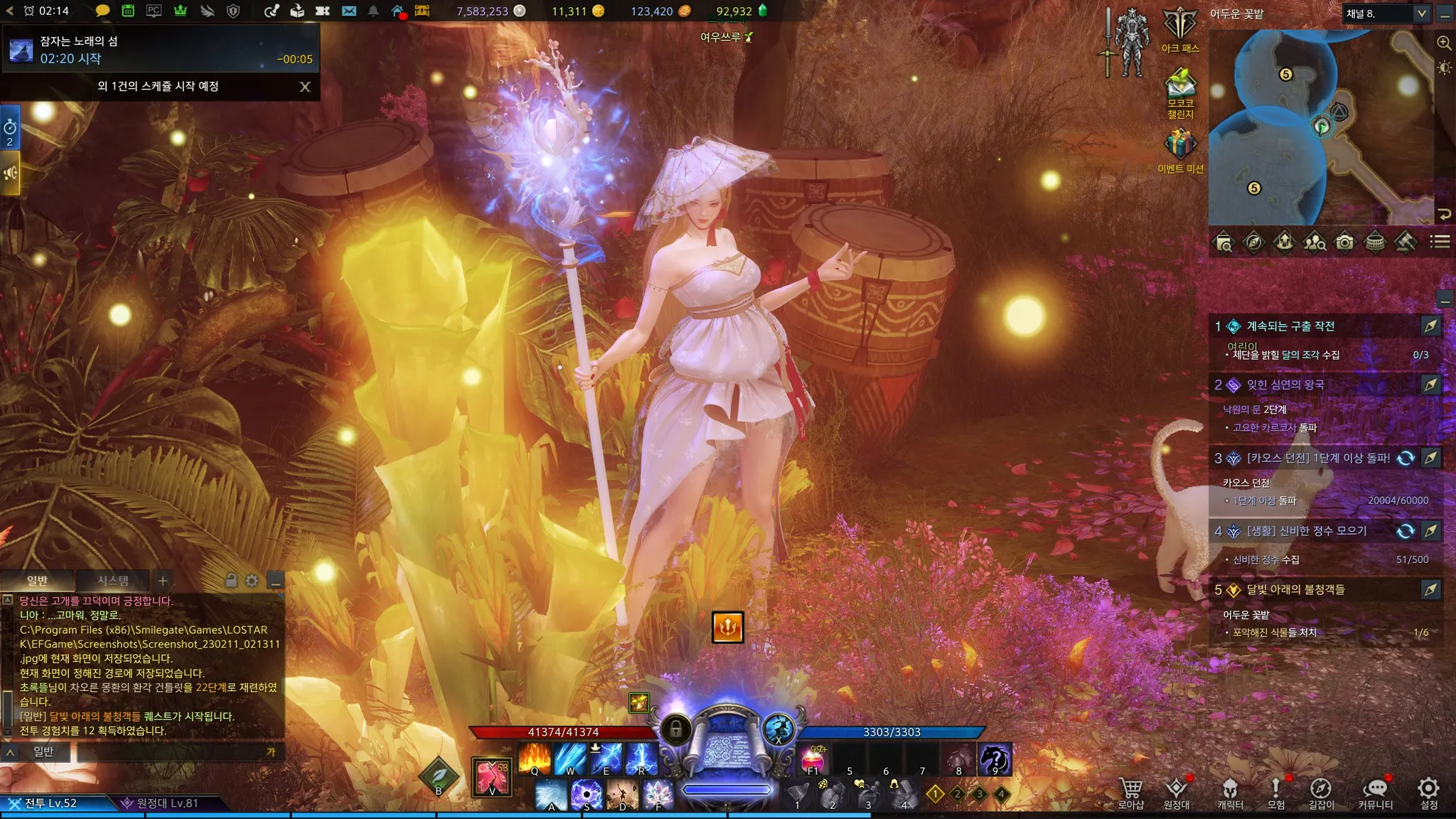The image size is (1456, 819).
Task: Activate the fire skill on Q
Action: (535, 759)
